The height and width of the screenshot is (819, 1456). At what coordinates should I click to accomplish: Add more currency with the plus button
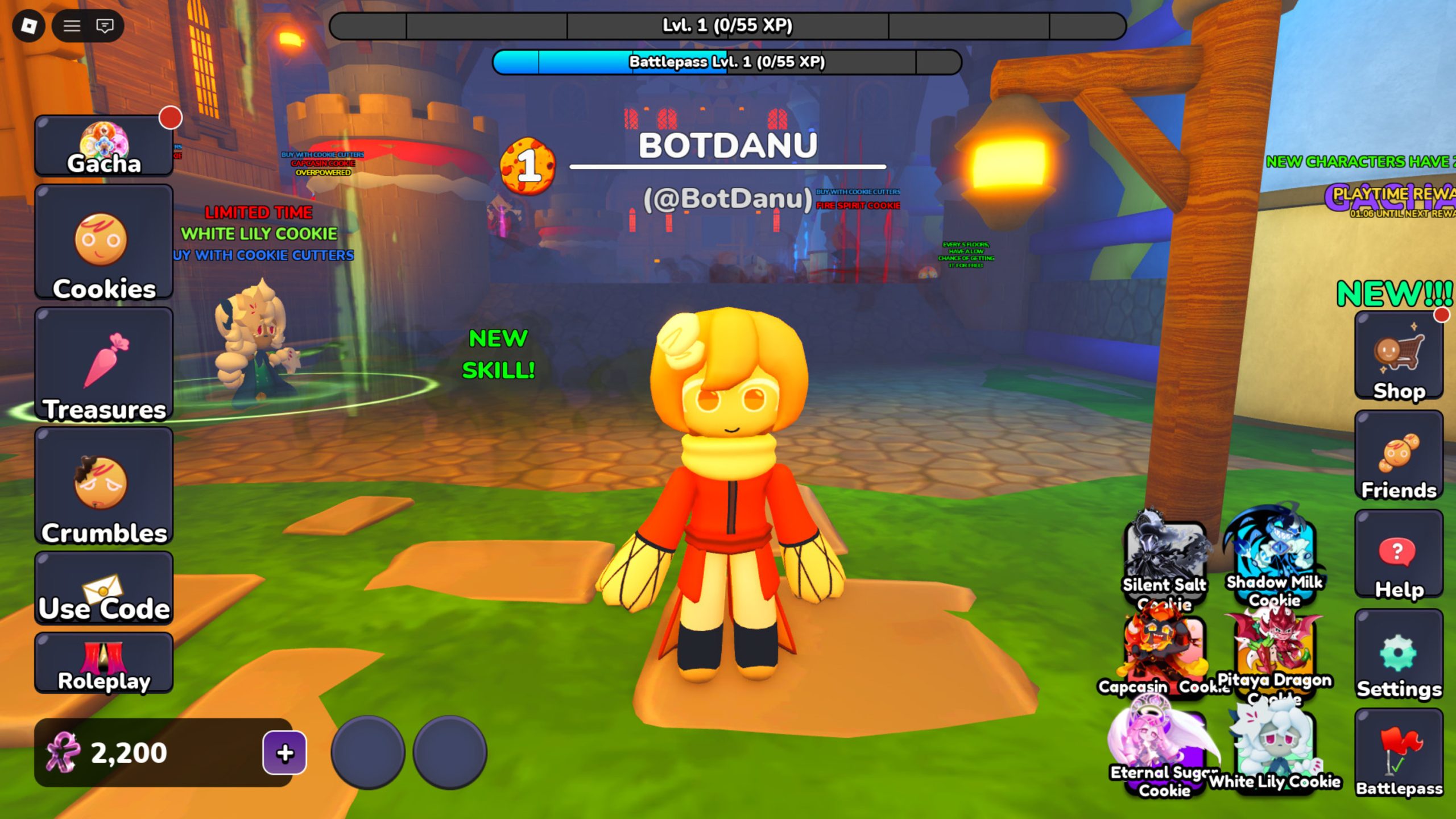point(284,753)
